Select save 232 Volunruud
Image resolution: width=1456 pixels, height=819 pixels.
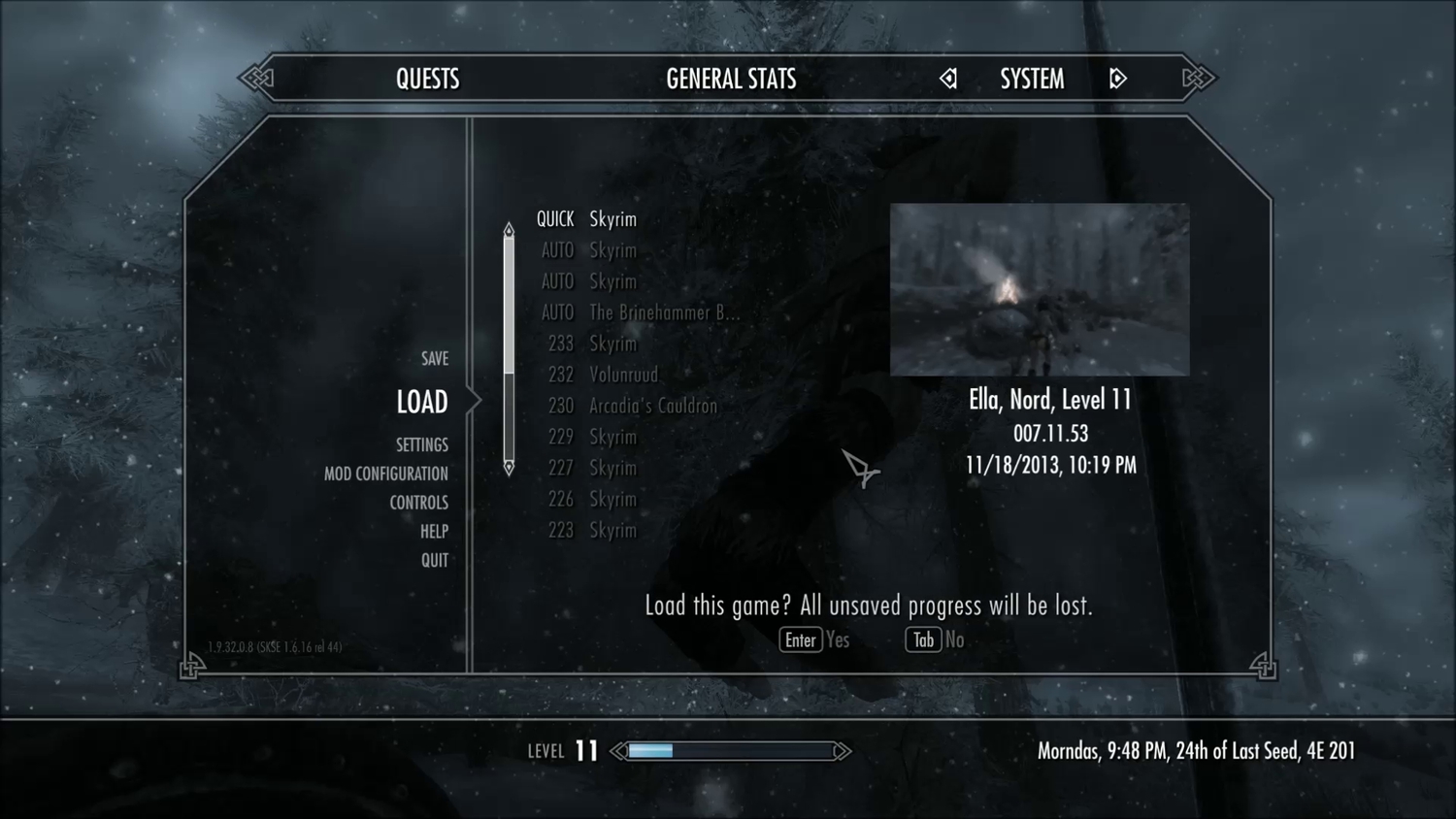603,375
